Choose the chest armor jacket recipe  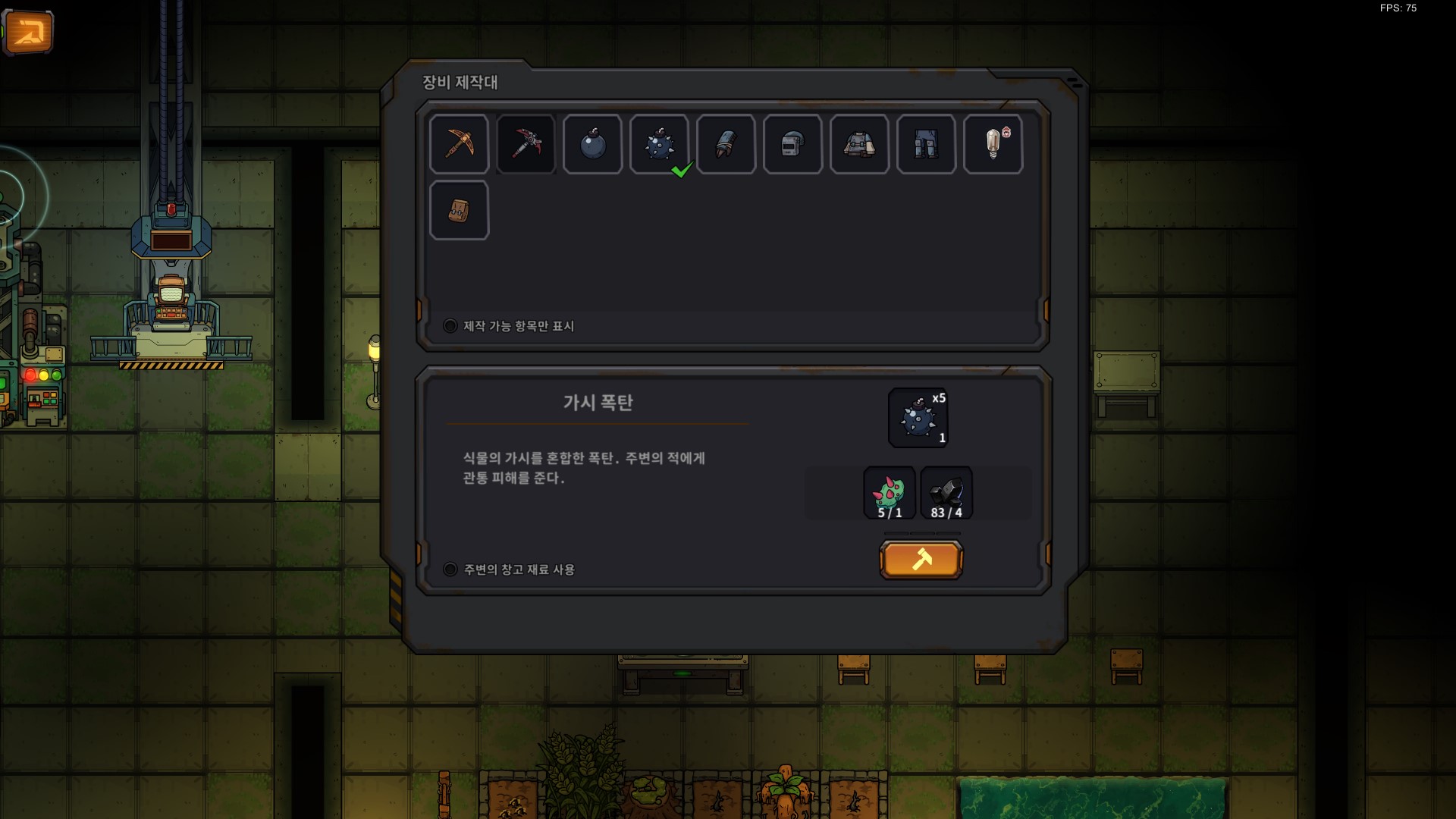[859, 144]
